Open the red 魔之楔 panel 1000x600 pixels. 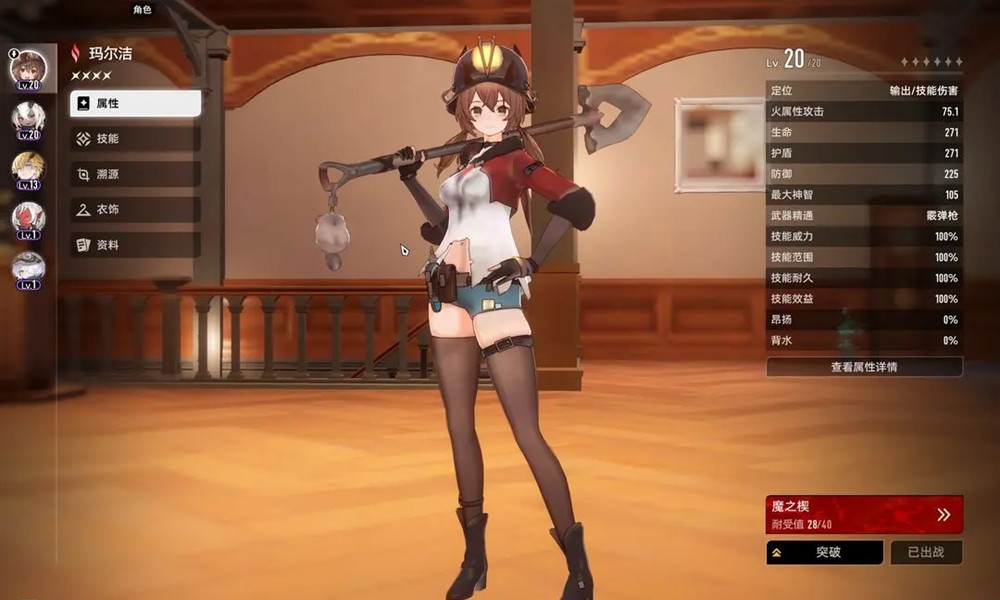pos(864,514)
